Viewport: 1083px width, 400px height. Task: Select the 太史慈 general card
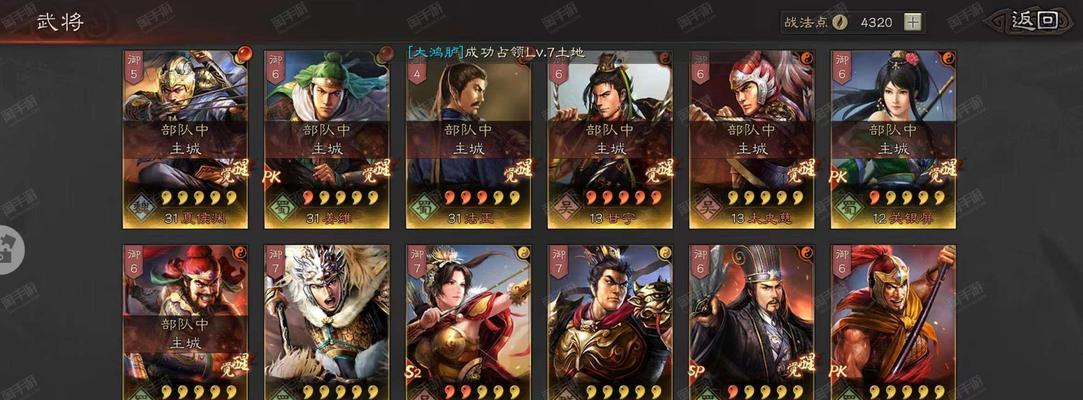pyautogui.click(x=751, y=138)
